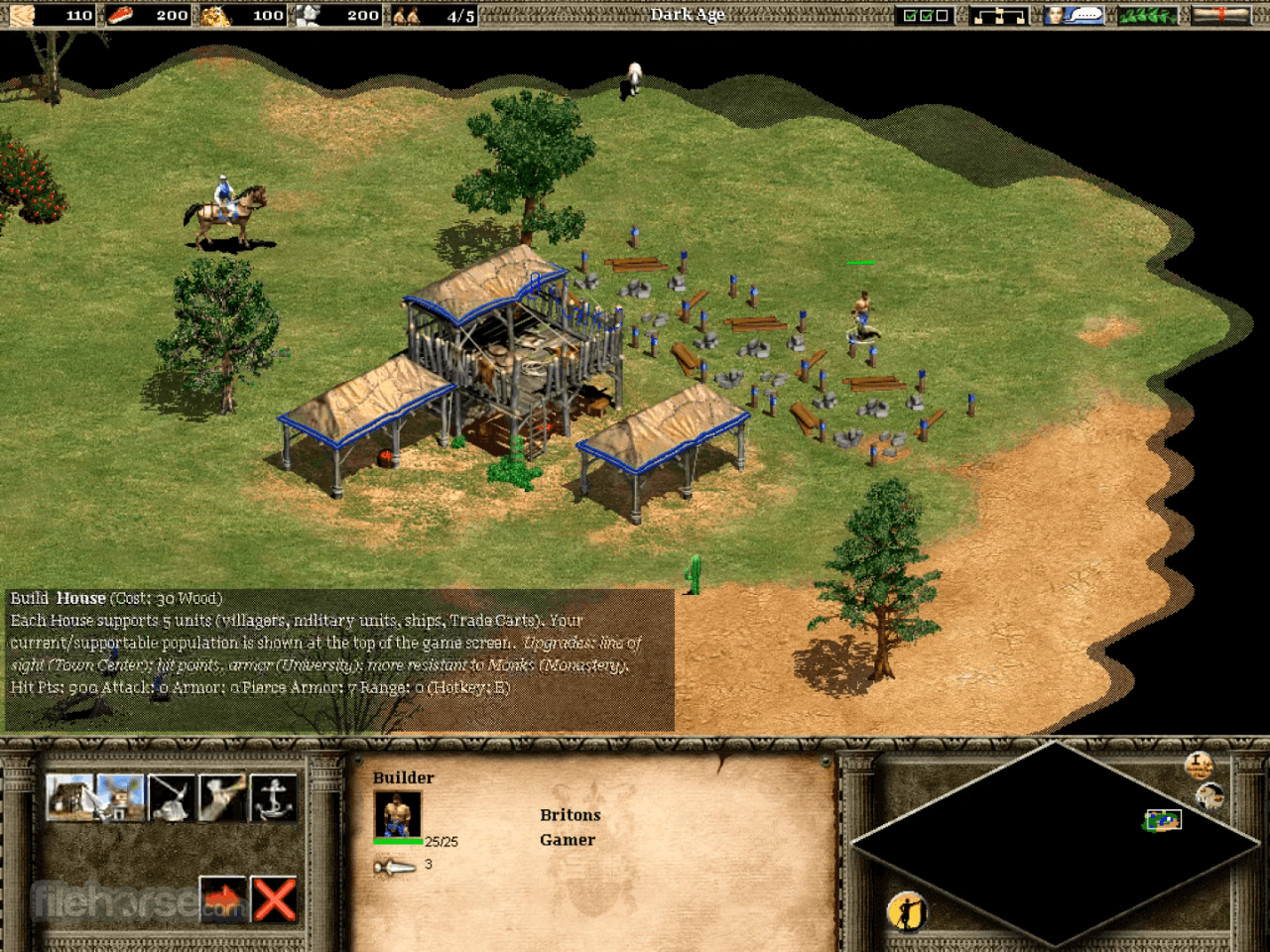
Task: Select the idle villager button
Action: 907,911
